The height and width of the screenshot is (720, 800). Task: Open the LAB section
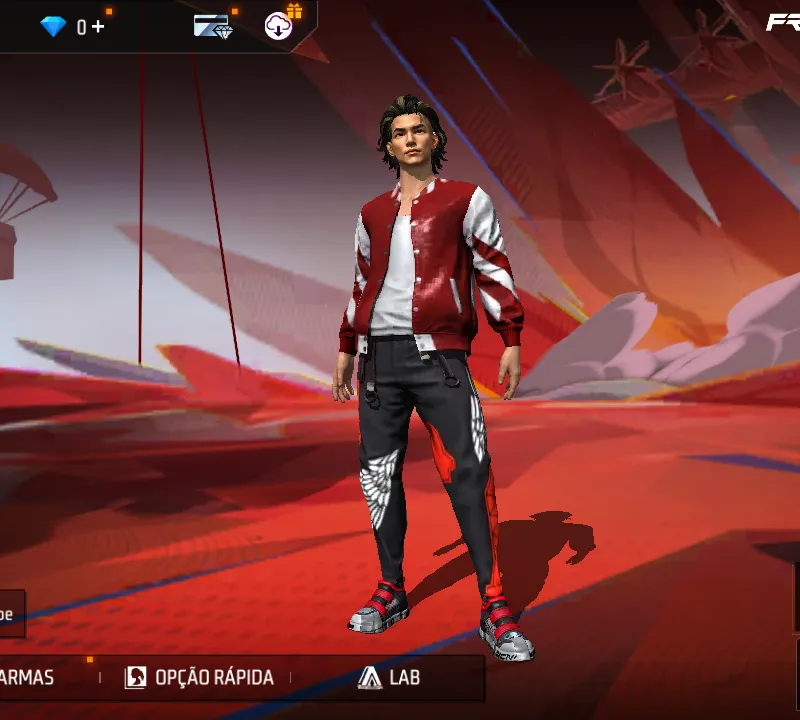click(389, 677)
